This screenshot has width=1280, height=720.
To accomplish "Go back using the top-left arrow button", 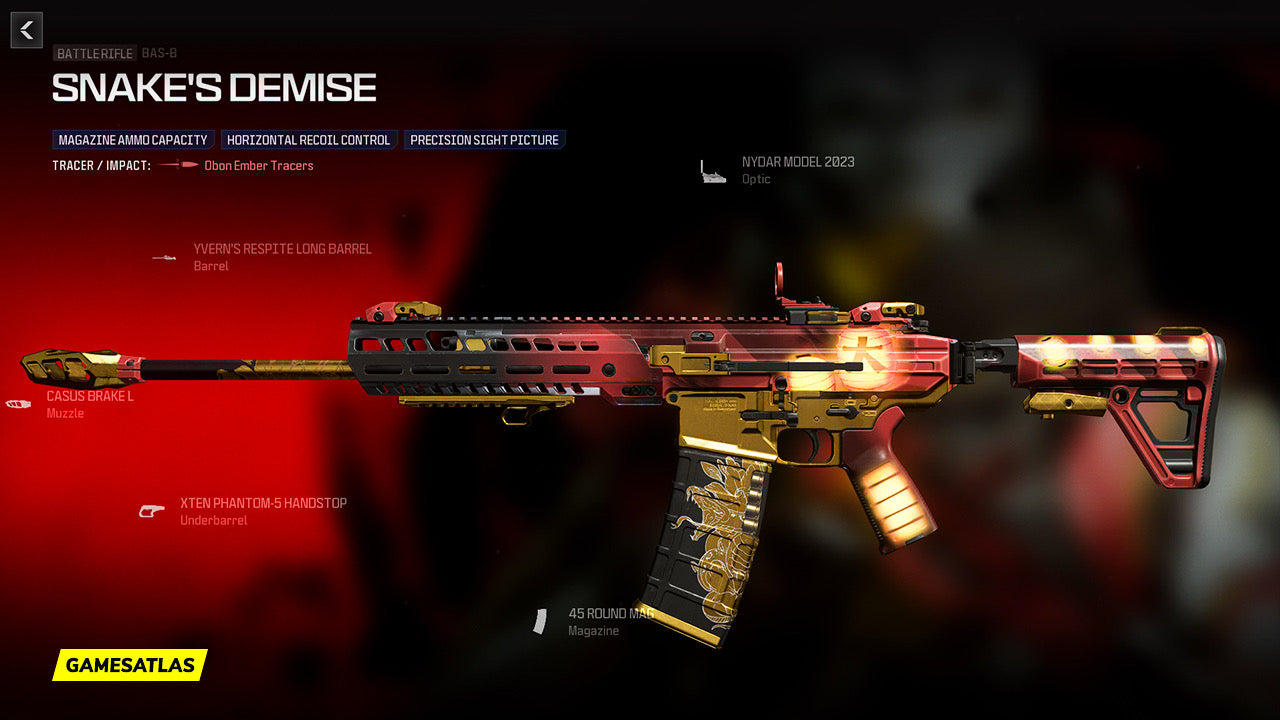I will [27, 30].
